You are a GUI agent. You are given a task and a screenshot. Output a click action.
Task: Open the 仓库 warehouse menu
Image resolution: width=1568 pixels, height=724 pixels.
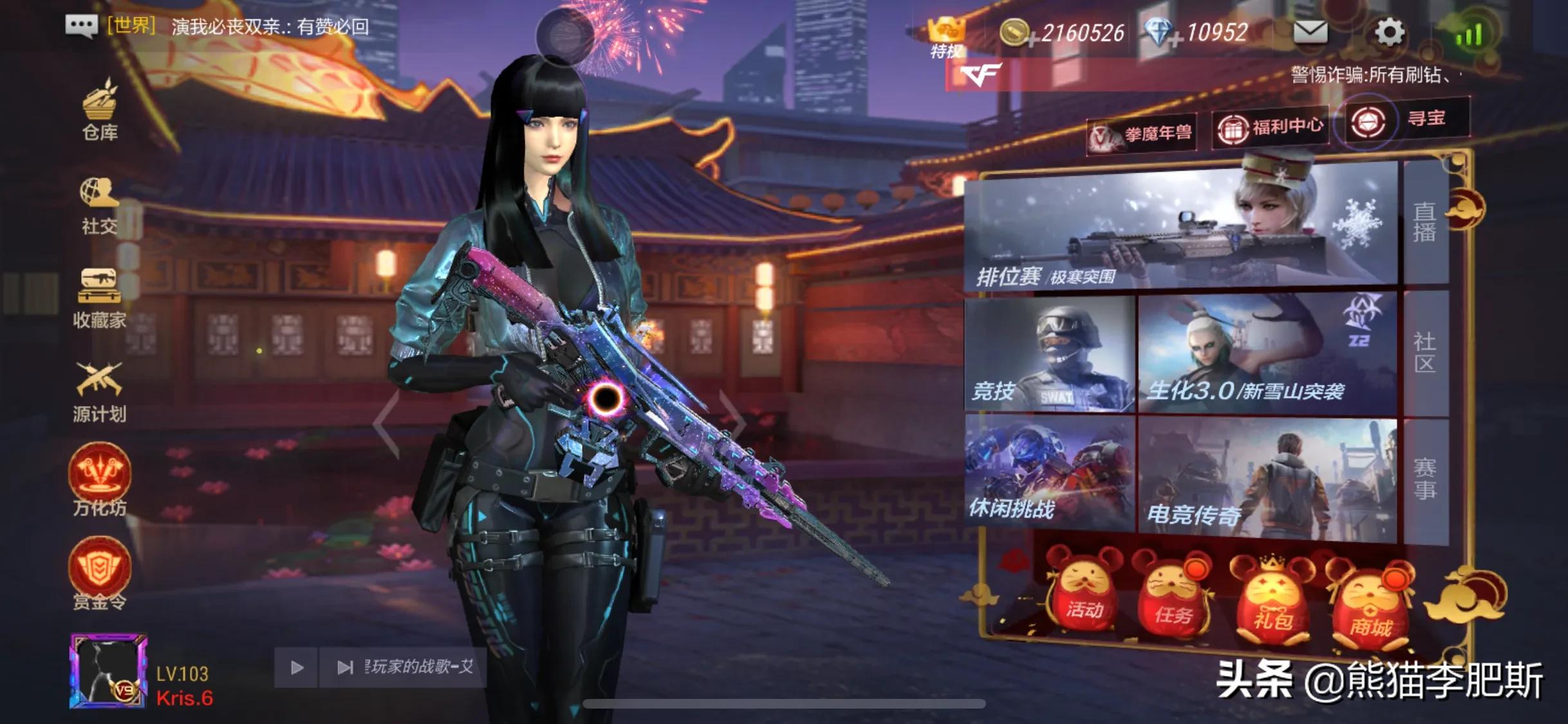100,111
